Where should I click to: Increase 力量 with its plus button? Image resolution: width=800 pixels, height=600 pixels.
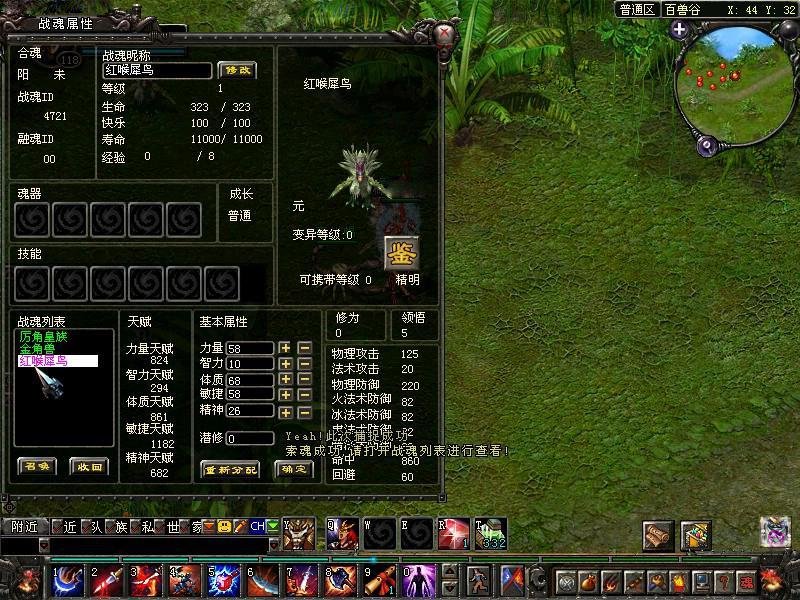(285, 348)
